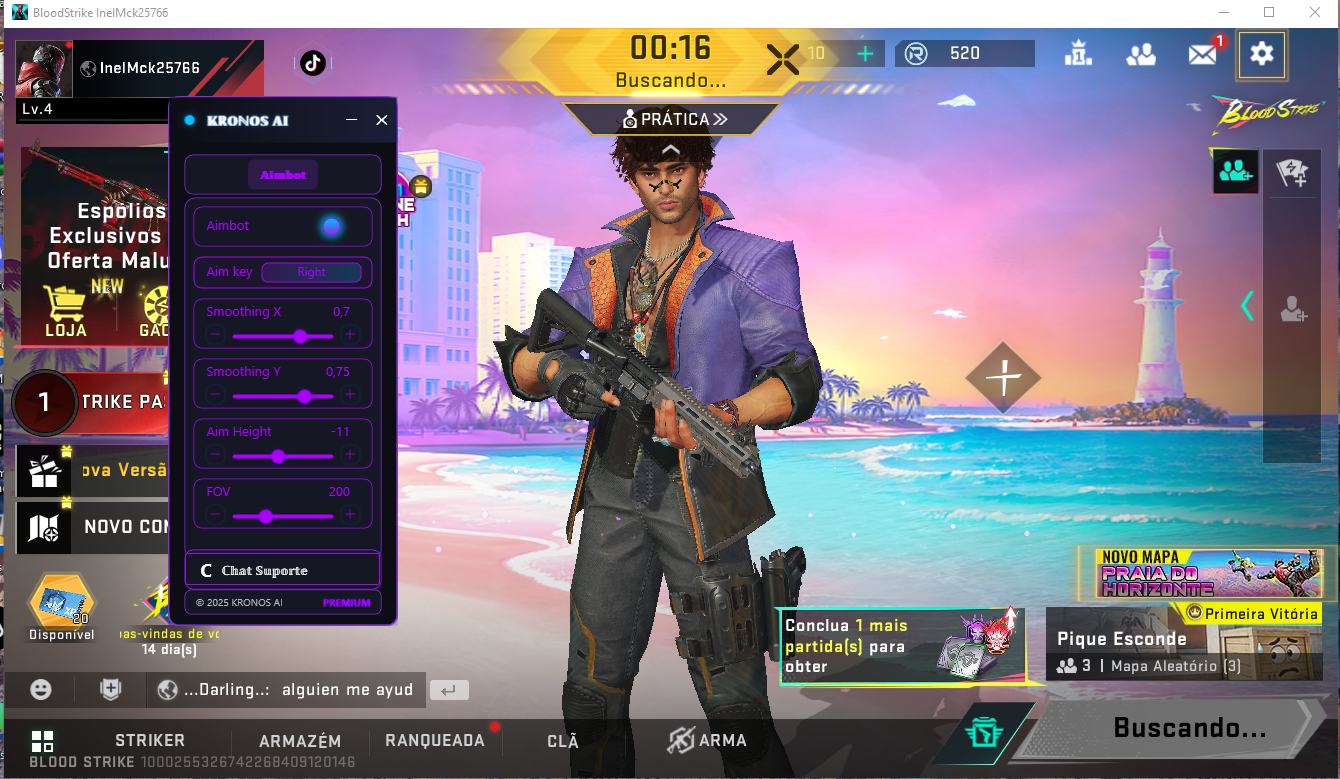Screen dimensions: 1340x779
Task: Choose the Pique Esconde mode tile
Action: pyautogui.click(x=1183, y=646)
